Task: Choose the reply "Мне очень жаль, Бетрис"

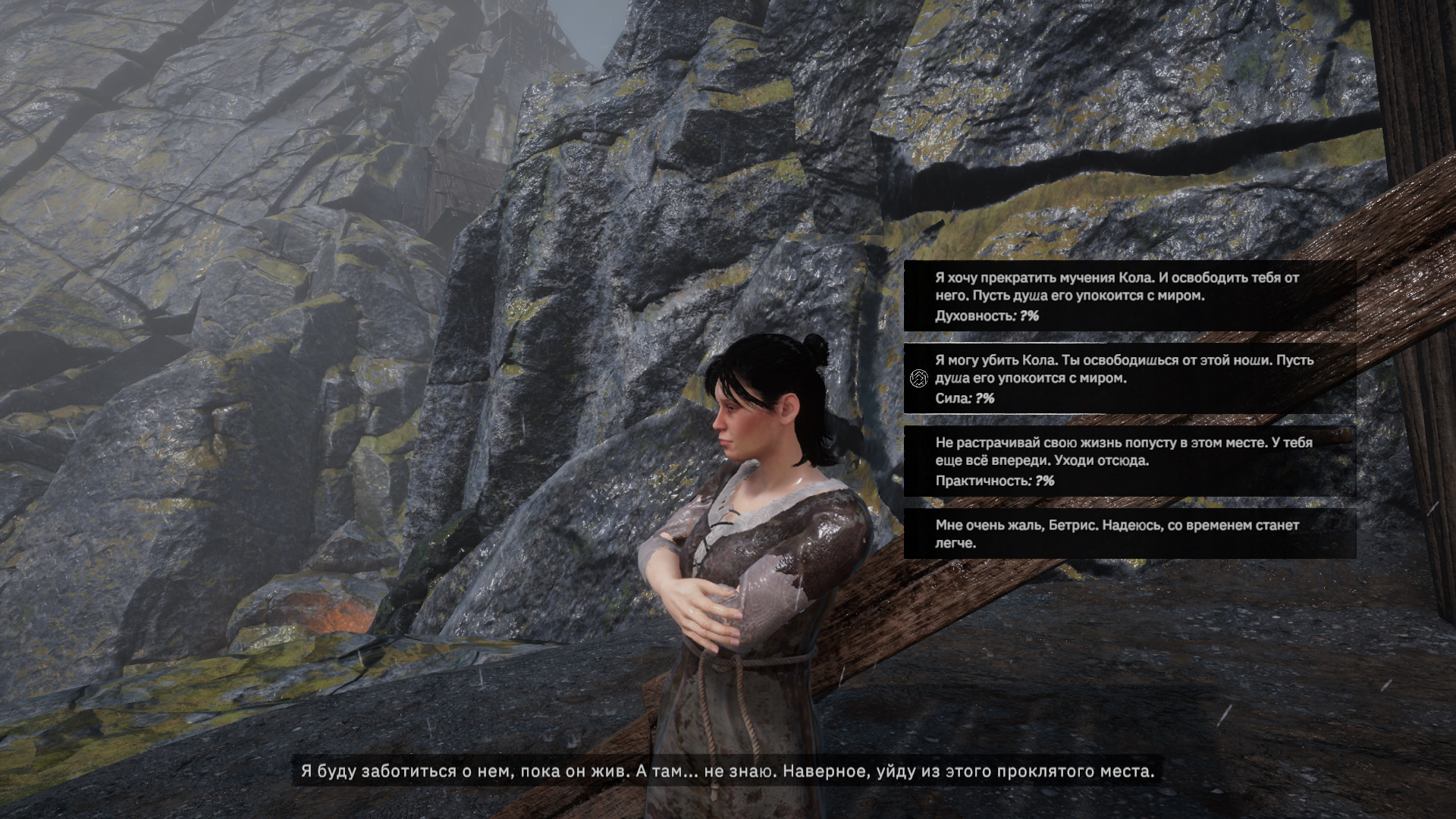Action: [1128, 534]
